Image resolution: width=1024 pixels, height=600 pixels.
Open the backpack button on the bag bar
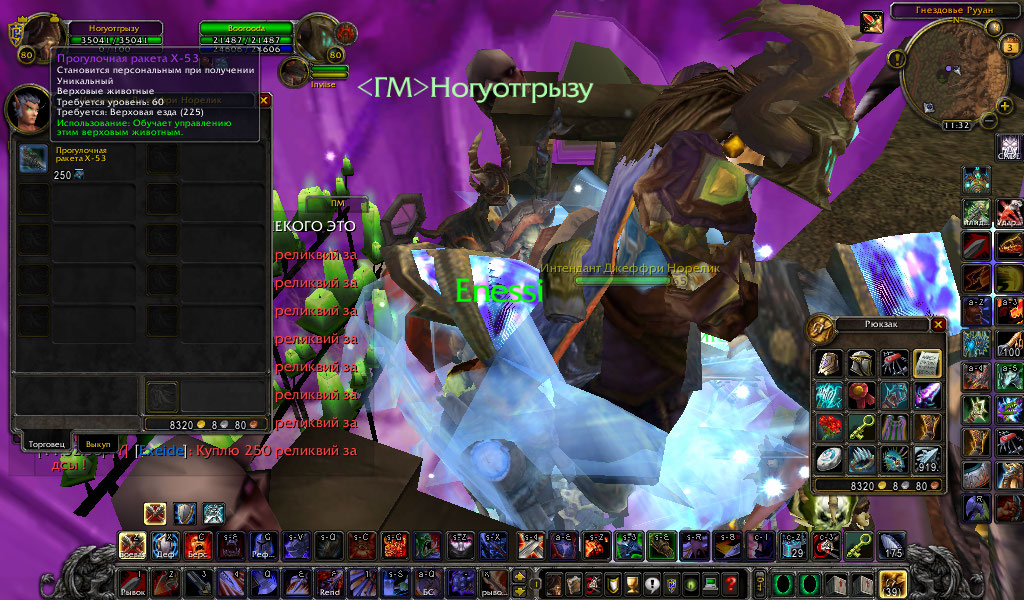click(891, 581)
